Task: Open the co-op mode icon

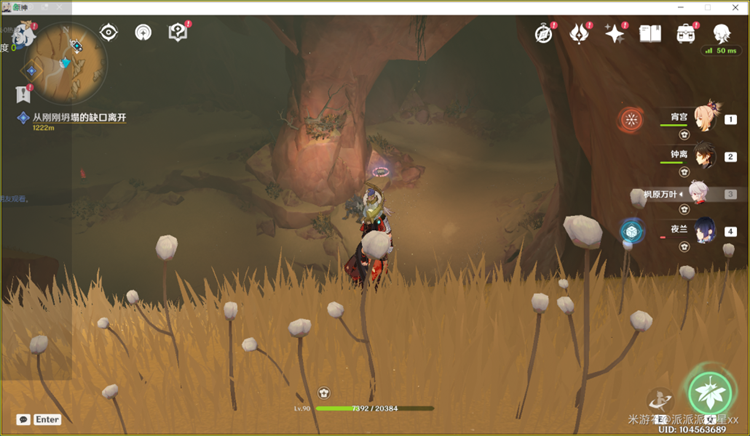Action: (x=143, y=33)
